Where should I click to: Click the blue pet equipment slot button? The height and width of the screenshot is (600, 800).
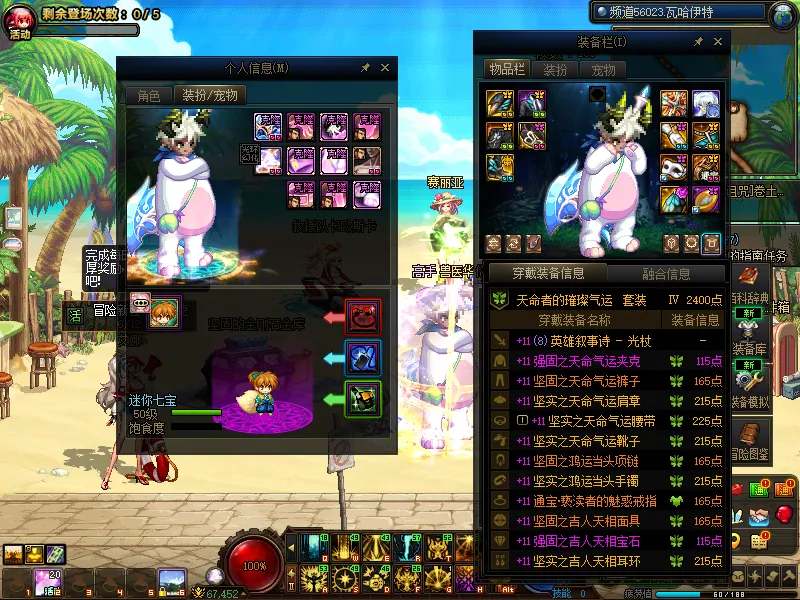(362, 358)
